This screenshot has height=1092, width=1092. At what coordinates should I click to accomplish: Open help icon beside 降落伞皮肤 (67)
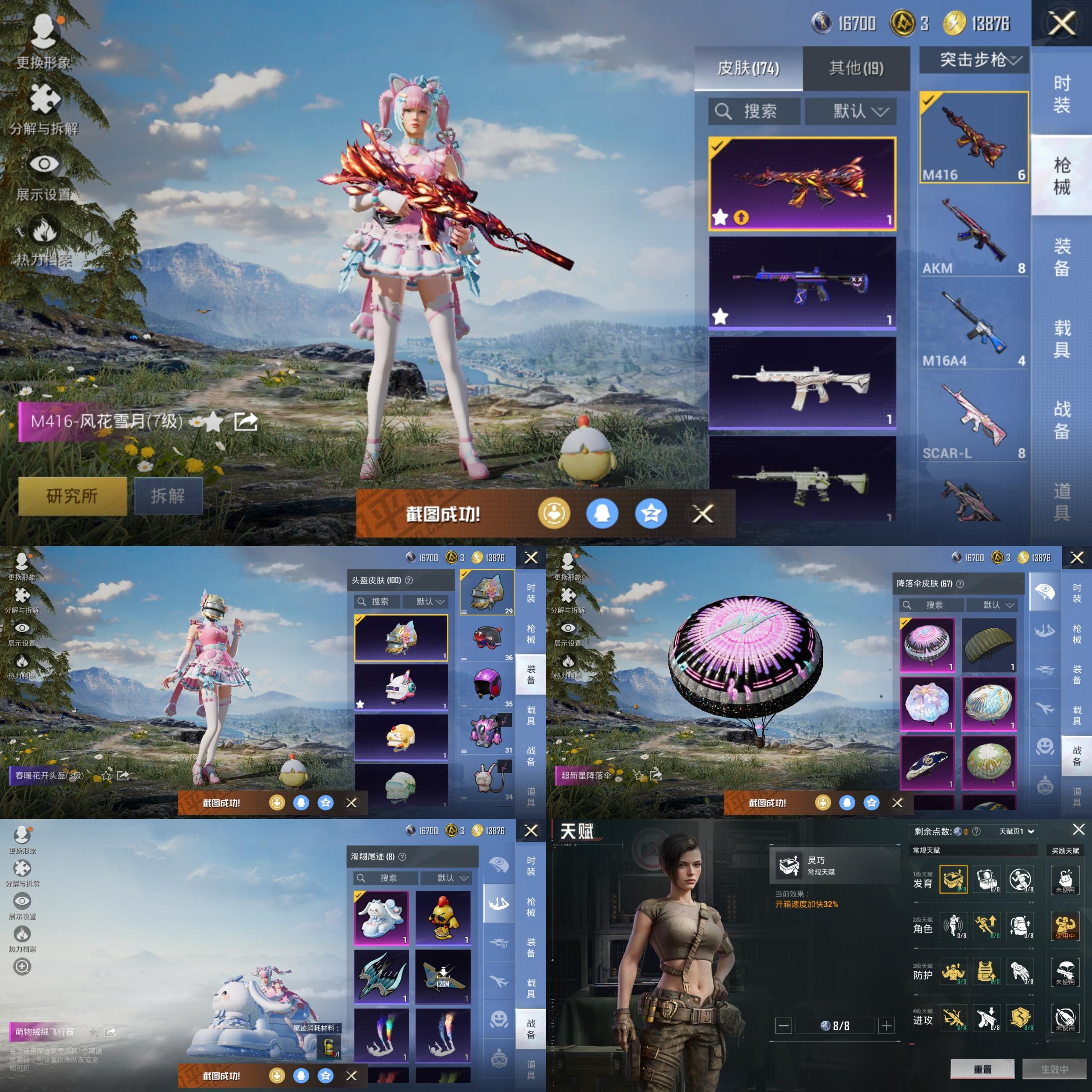[x=960, y=583]
